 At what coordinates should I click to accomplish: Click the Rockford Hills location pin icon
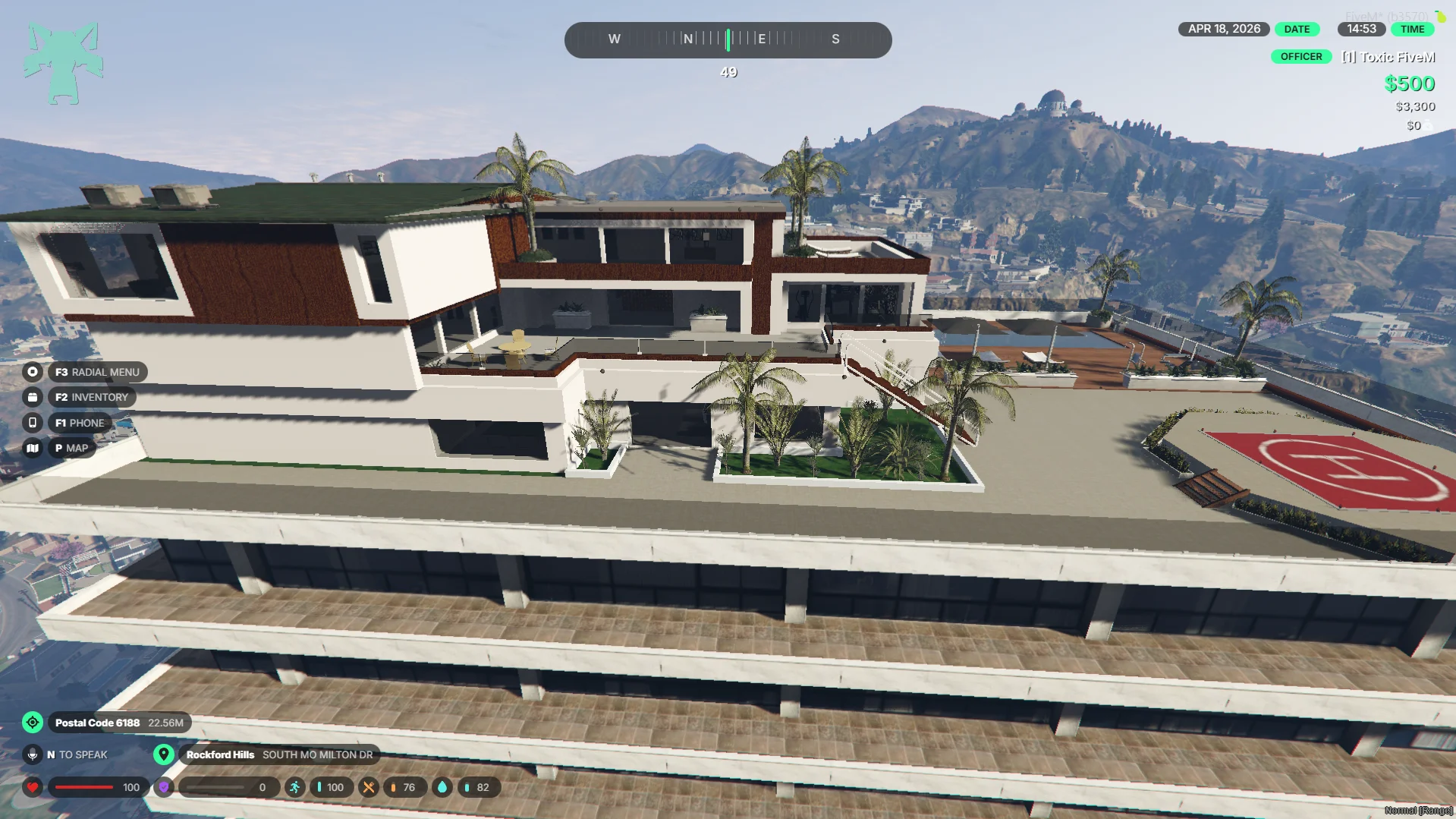point(163,754)
